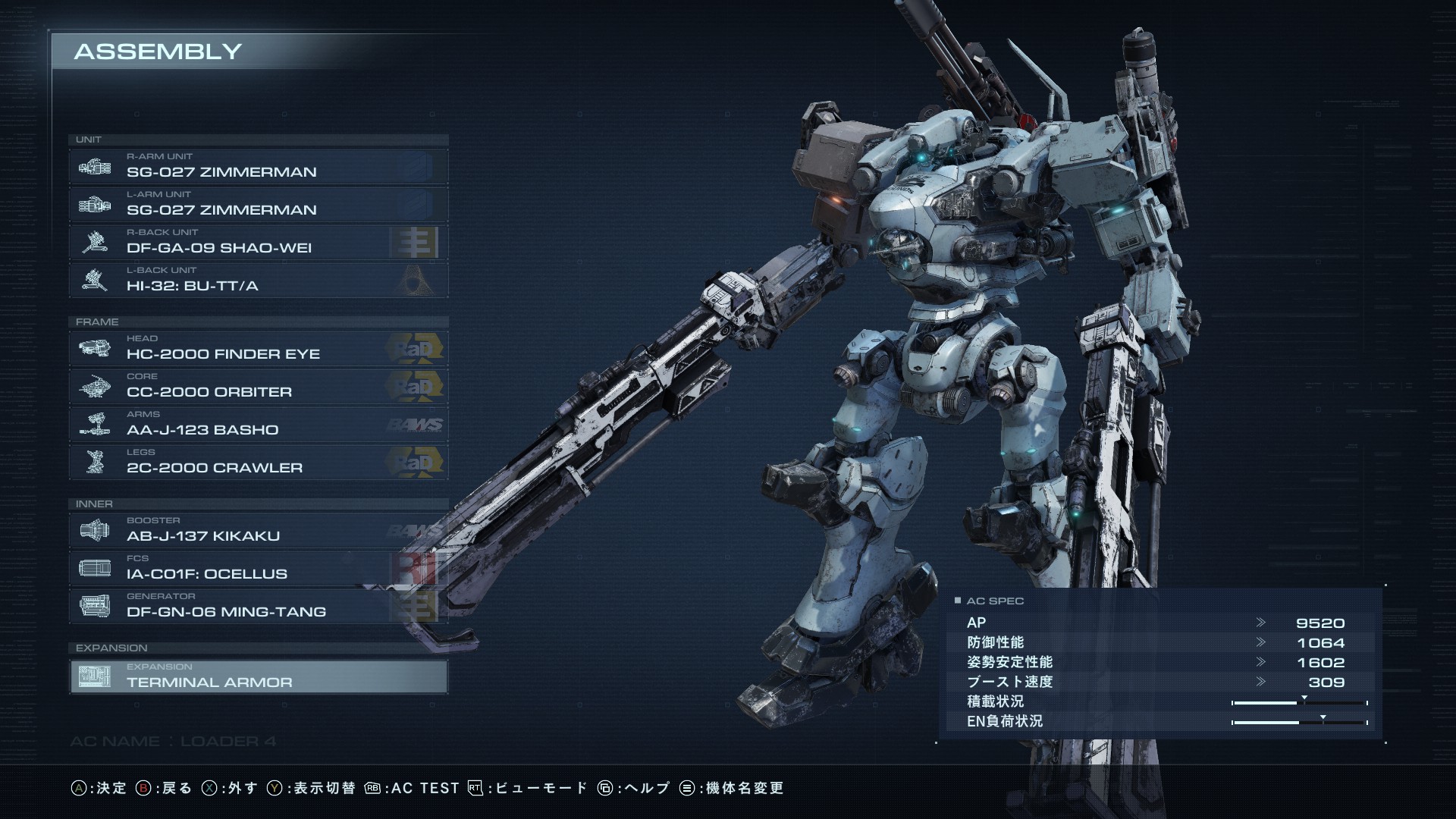Choose the LEGS part 2C-2000 CRAWLER
This screenshot has height=819, width=1456.
tap(258, 462)
